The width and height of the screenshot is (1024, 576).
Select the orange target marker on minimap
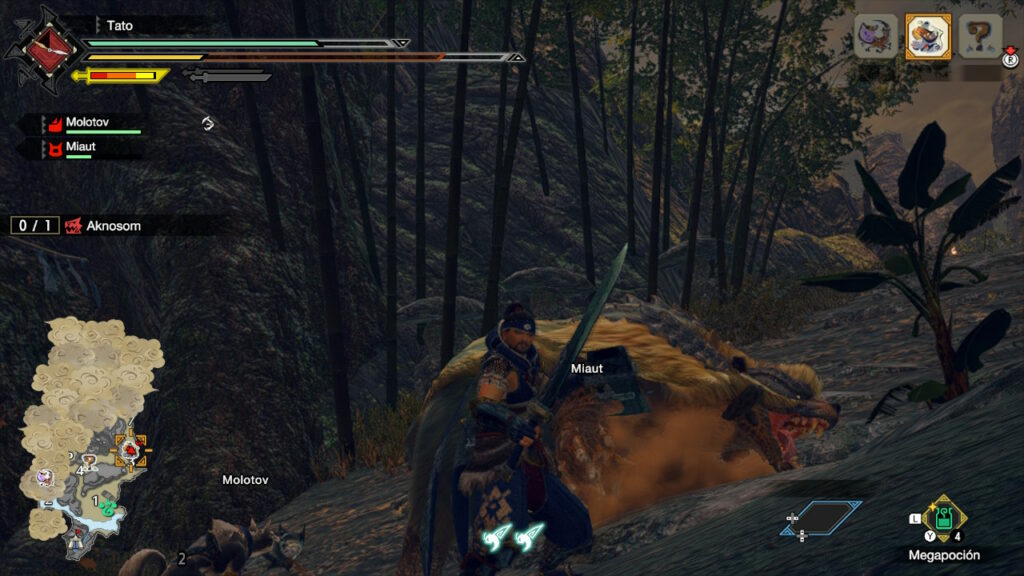pos(130,449)
